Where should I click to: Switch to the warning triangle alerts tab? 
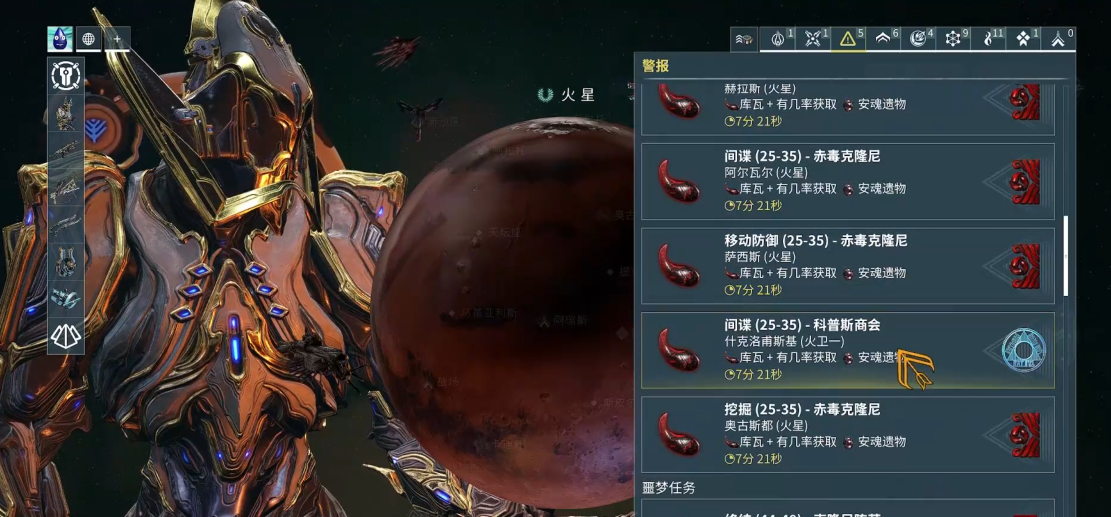coord(849,40)
